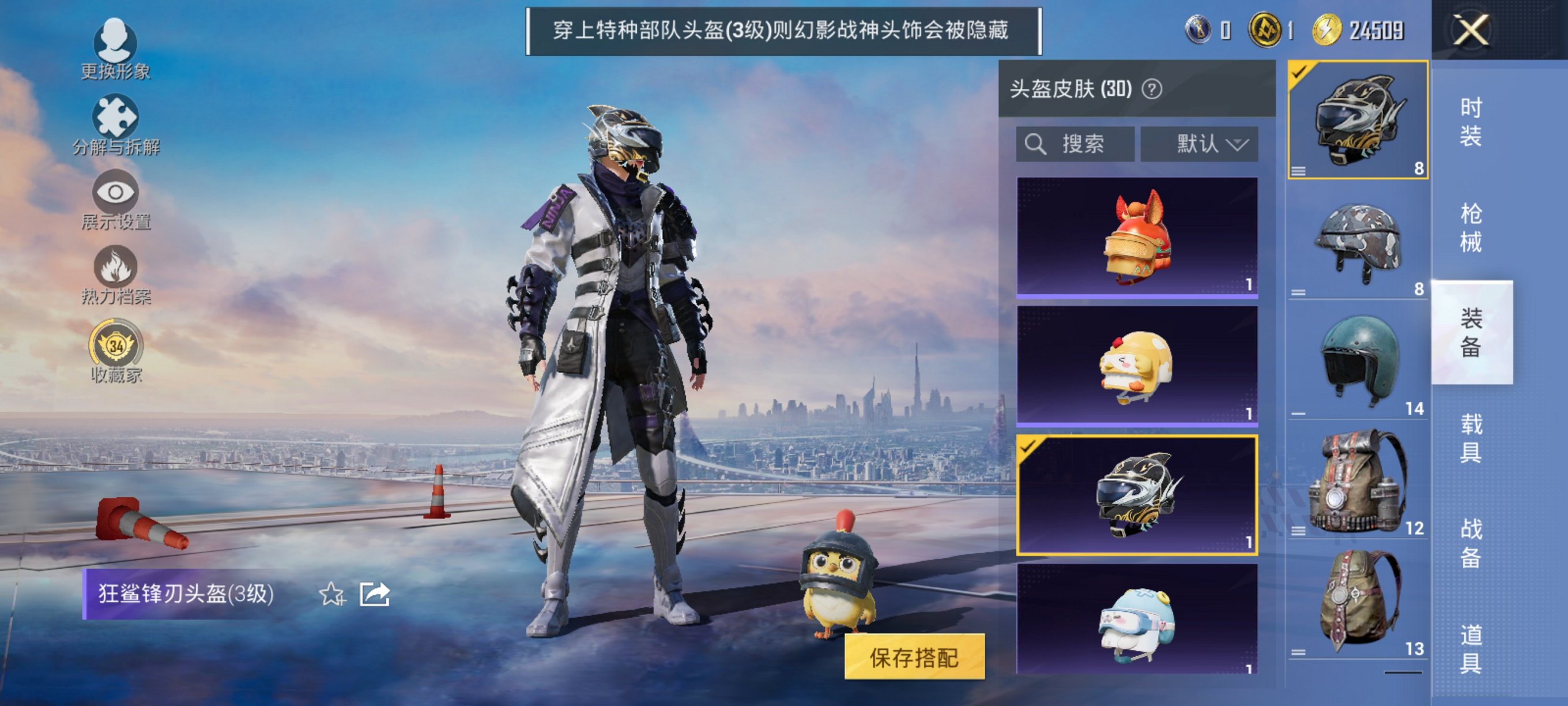
Task: Click the search magnifier icon
Action: (x=1036, y=144)
